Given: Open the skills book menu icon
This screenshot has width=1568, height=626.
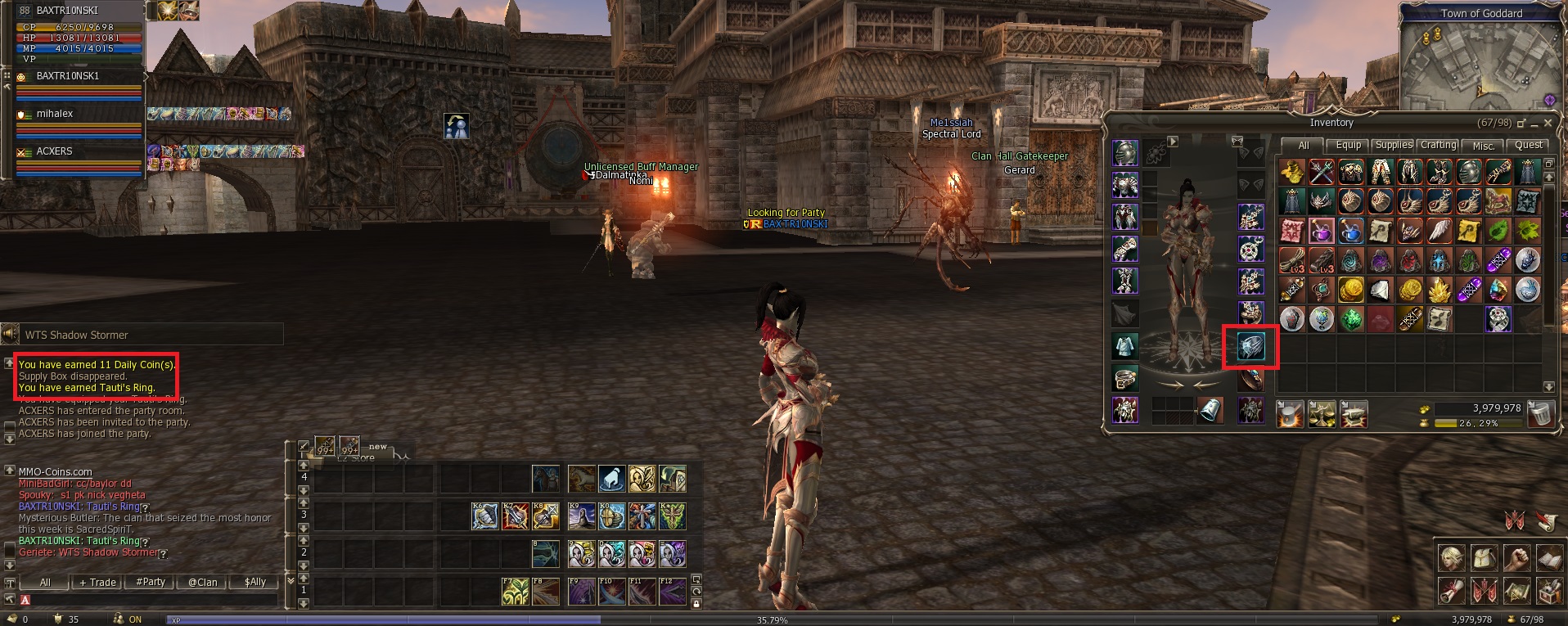Looking at the screenshot, I should 1548,558.
